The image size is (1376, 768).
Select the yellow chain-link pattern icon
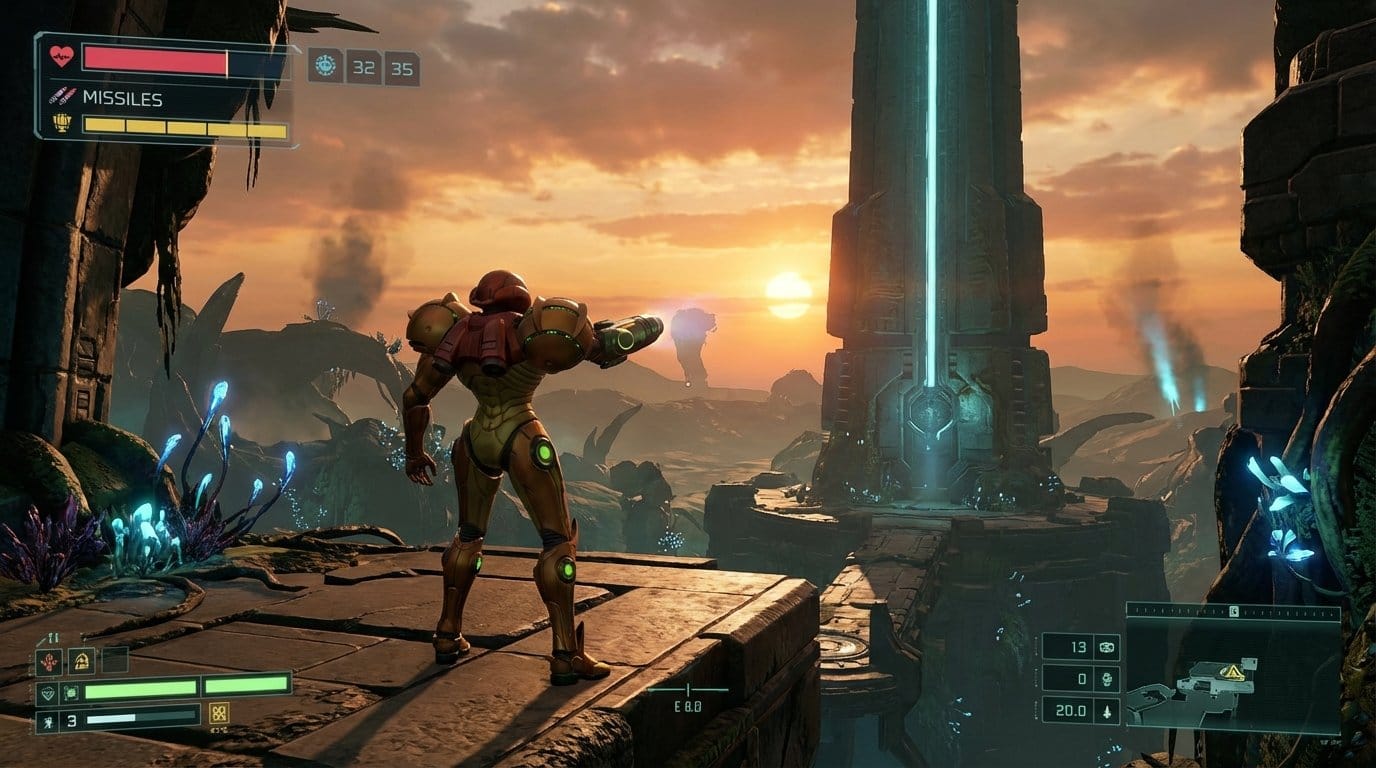(x=219, y=713)
